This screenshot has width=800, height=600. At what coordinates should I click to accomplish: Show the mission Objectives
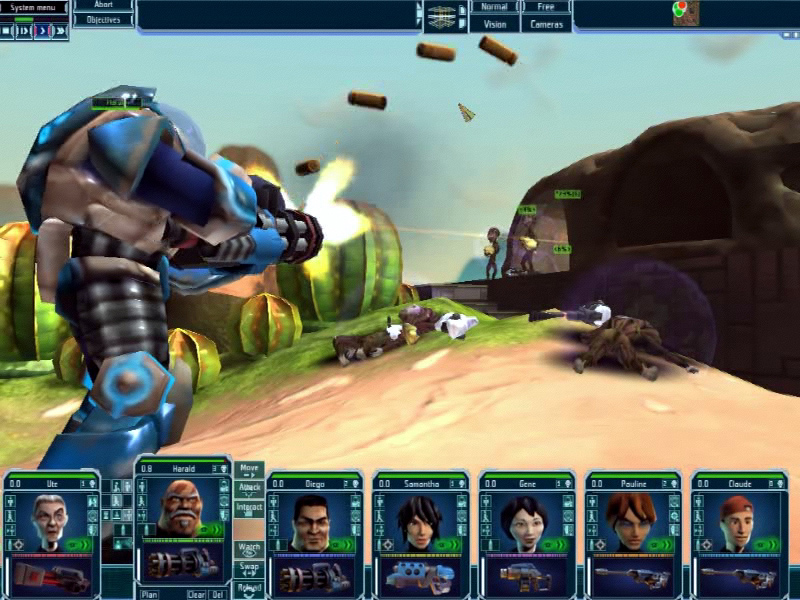click(104, 19)
